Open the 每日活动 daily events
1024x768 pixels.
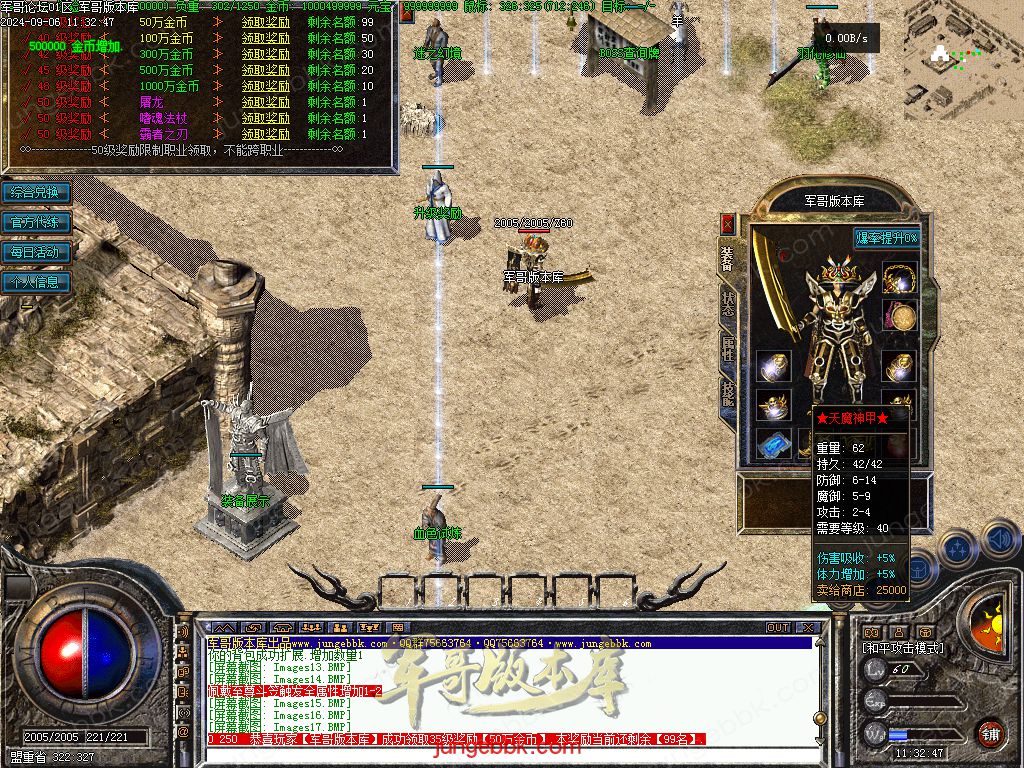coord(36,252)
